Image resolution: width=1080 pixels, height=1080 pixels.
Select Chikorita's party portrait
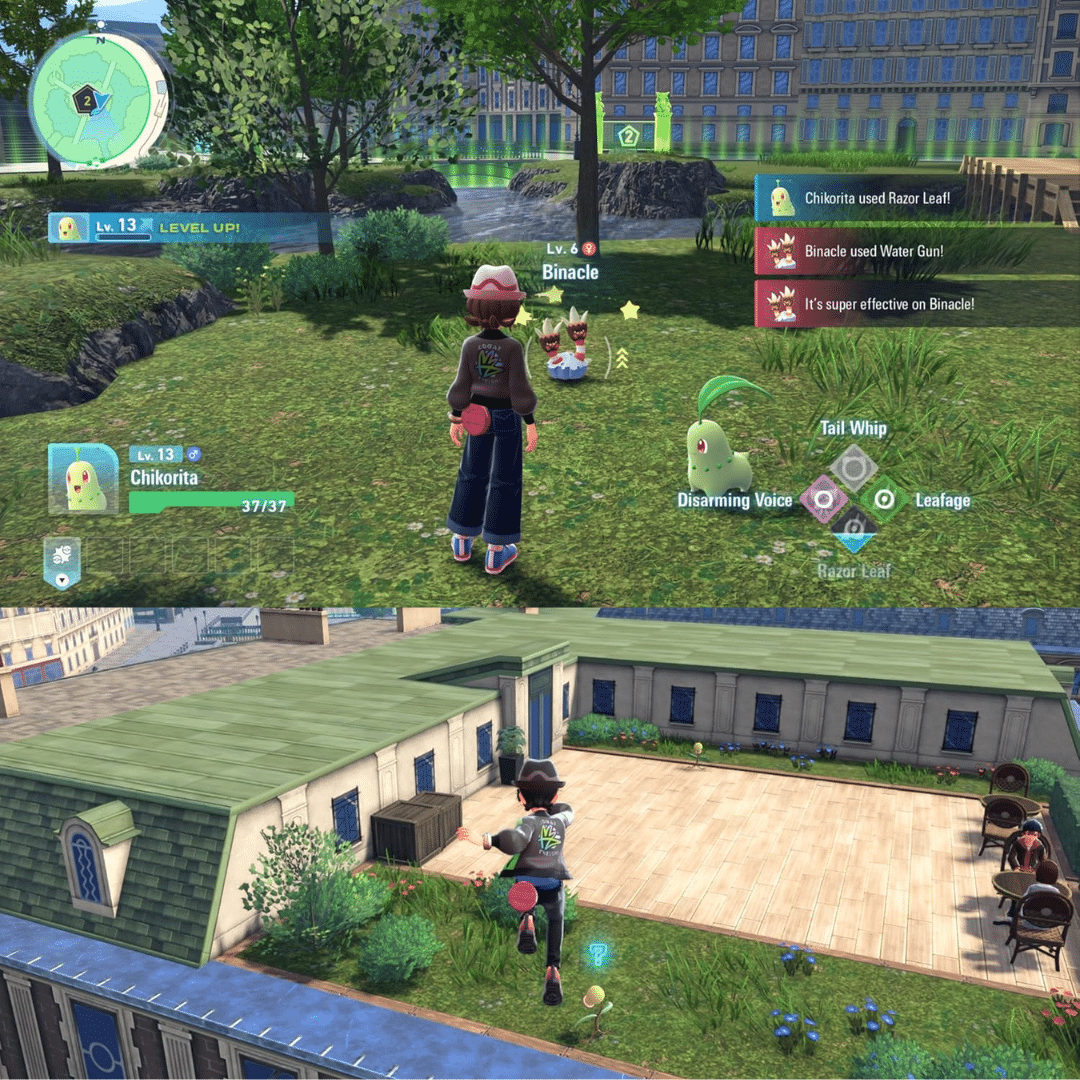[82, 479]
